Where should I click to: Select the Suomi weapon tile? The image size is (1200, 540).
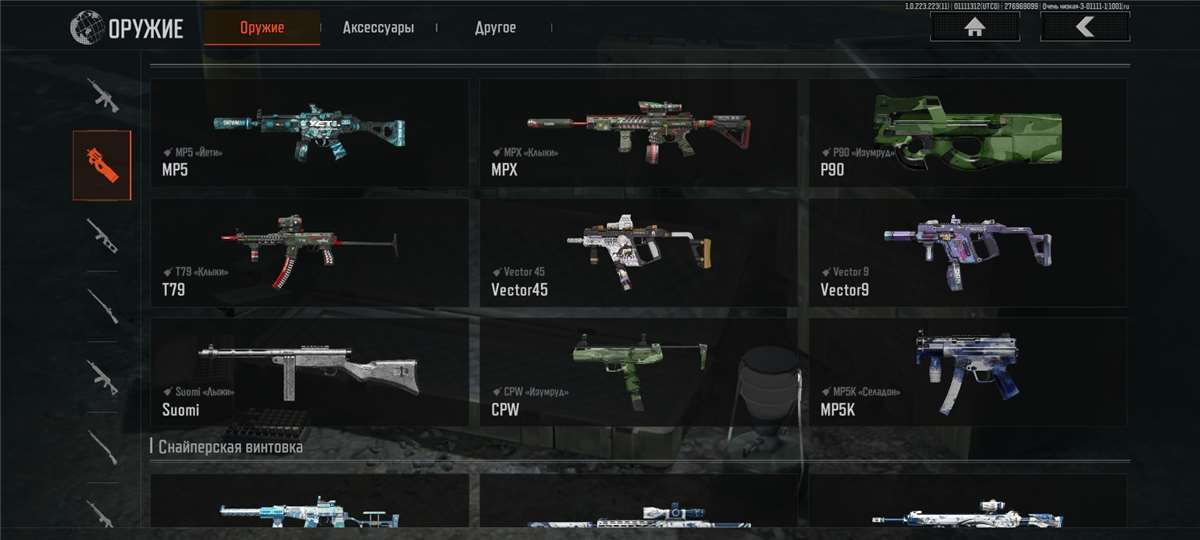pos(309,373)
